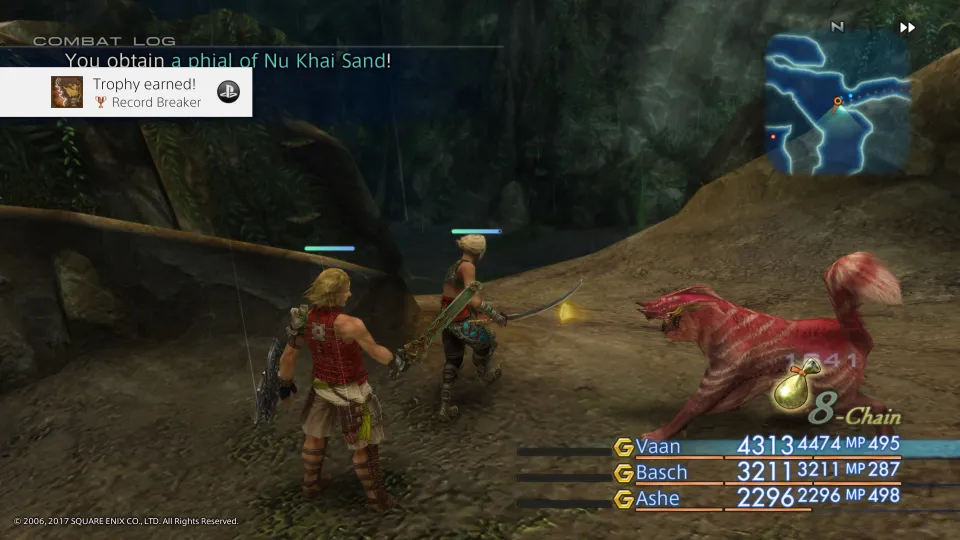Click the Combat Log header
Screen dimensions: 960x540
point(104,41)
